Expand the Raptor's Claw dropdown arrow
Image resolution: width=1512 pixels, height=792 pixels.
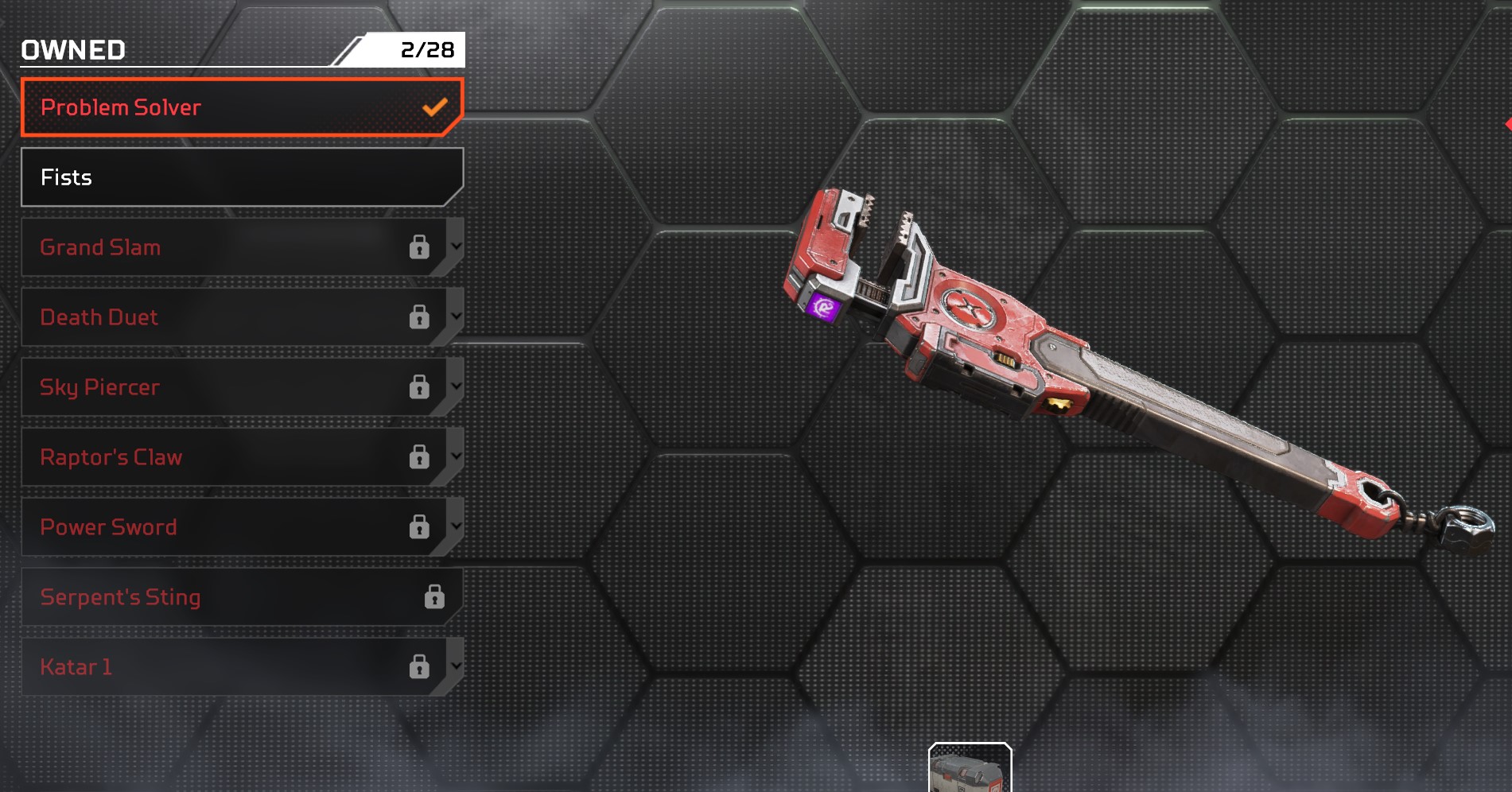pyautogui.click(x=456, y=456)
